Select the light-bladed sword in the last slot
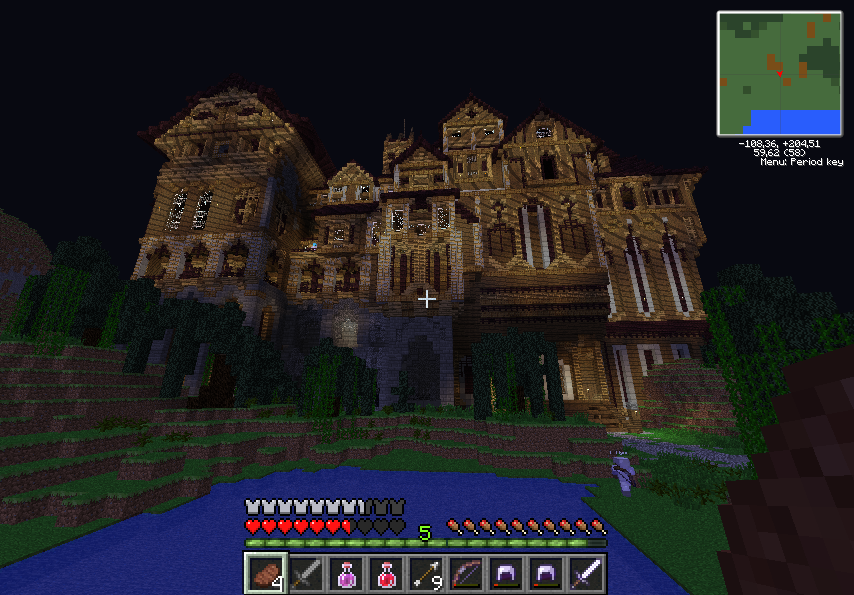Screen dimensions: 854x595 (x=586, y=574)
